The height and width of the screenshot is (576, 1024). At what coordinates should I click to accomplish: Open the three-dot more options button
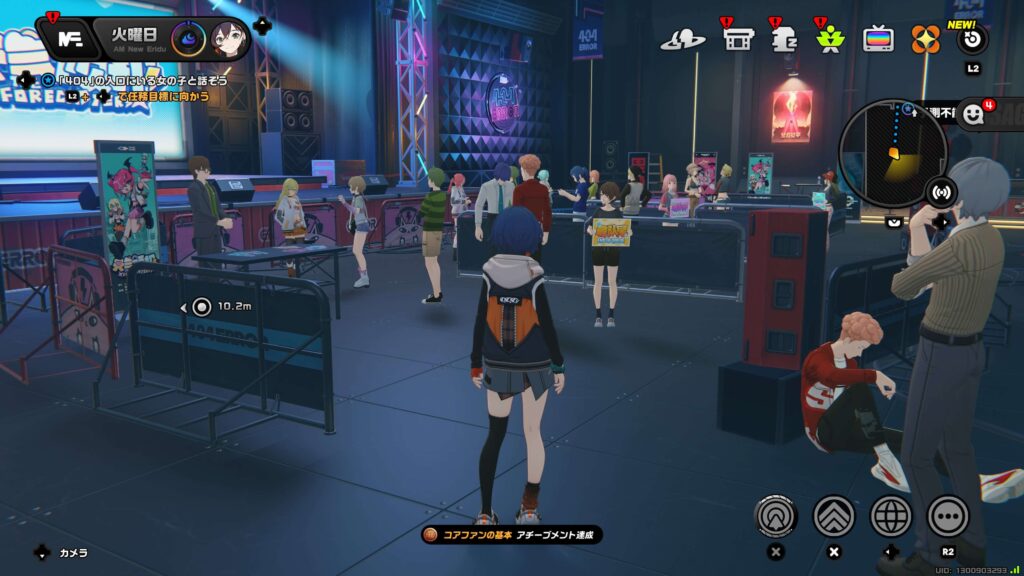(948, 516)
